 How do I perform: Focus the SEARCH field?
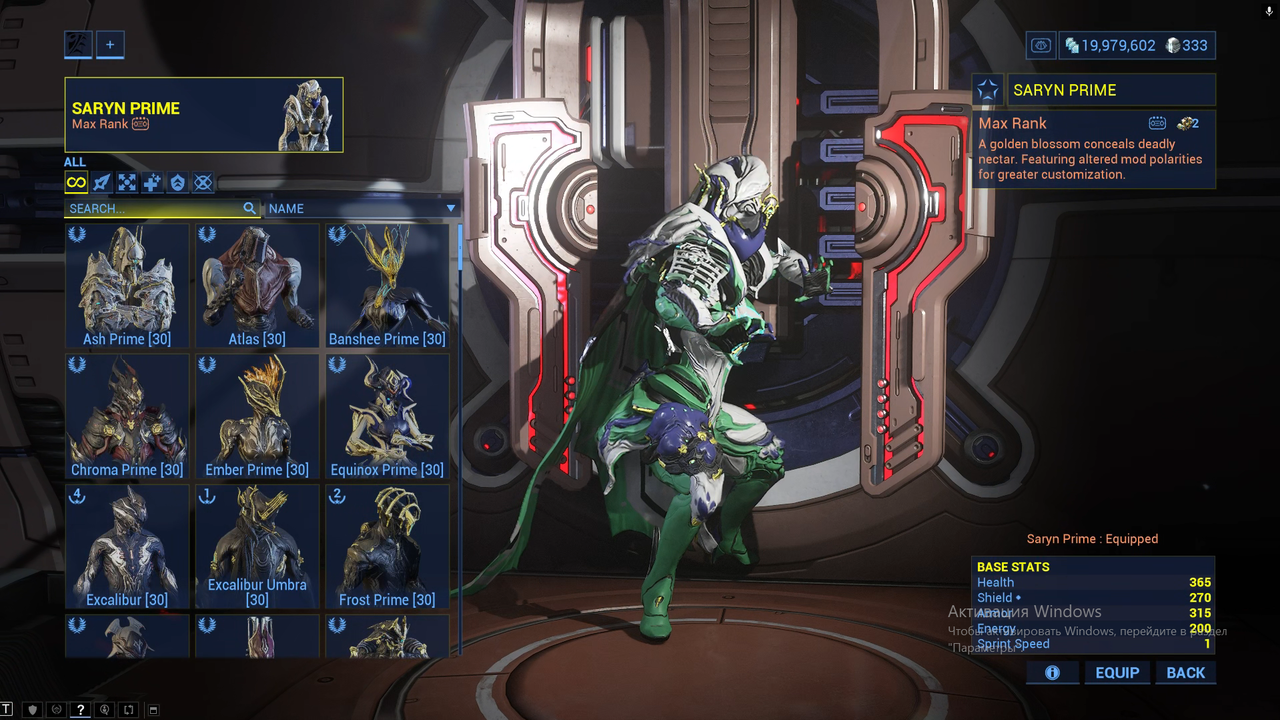[155, 209]
